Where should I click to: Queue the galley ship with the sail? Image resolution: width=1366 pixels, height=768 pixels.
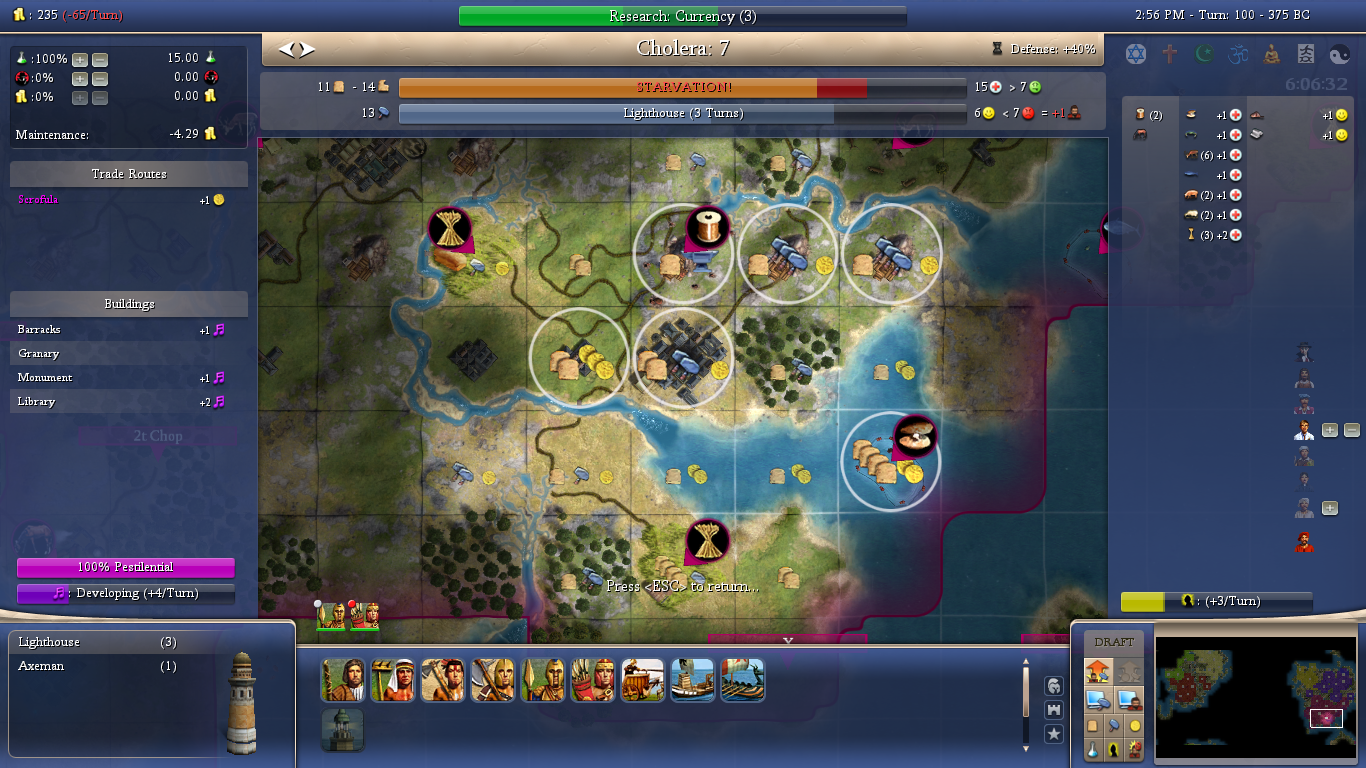pyautogui.click(x=692, y=680)
